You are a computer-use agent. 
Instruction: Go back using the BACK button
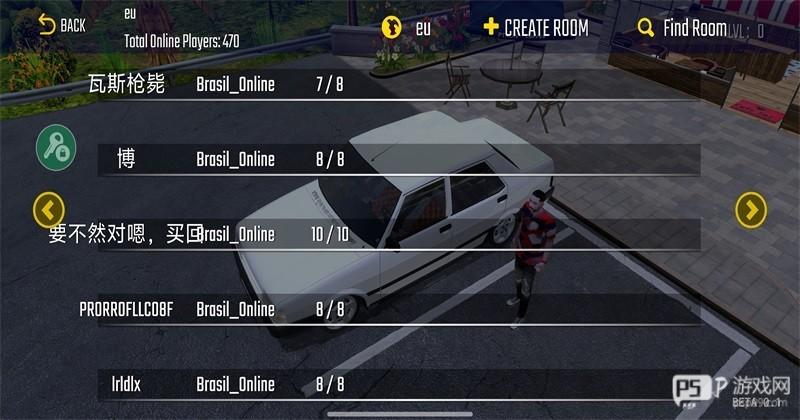pos(61,25)
